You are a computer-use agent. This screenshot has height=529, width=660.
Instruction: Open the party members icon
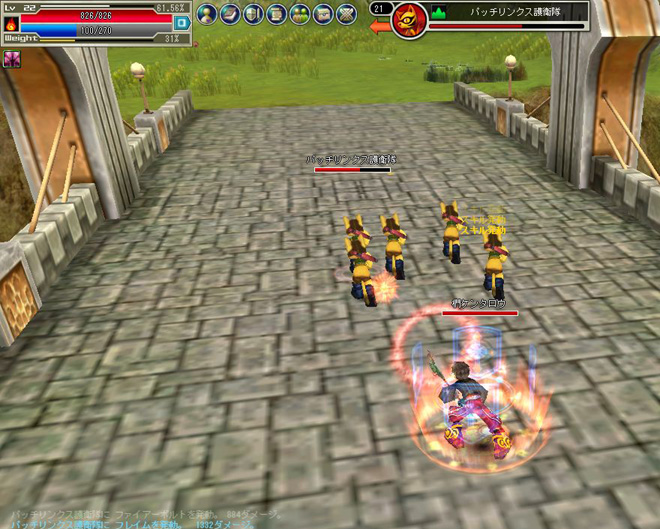click(x=299, y=14)
